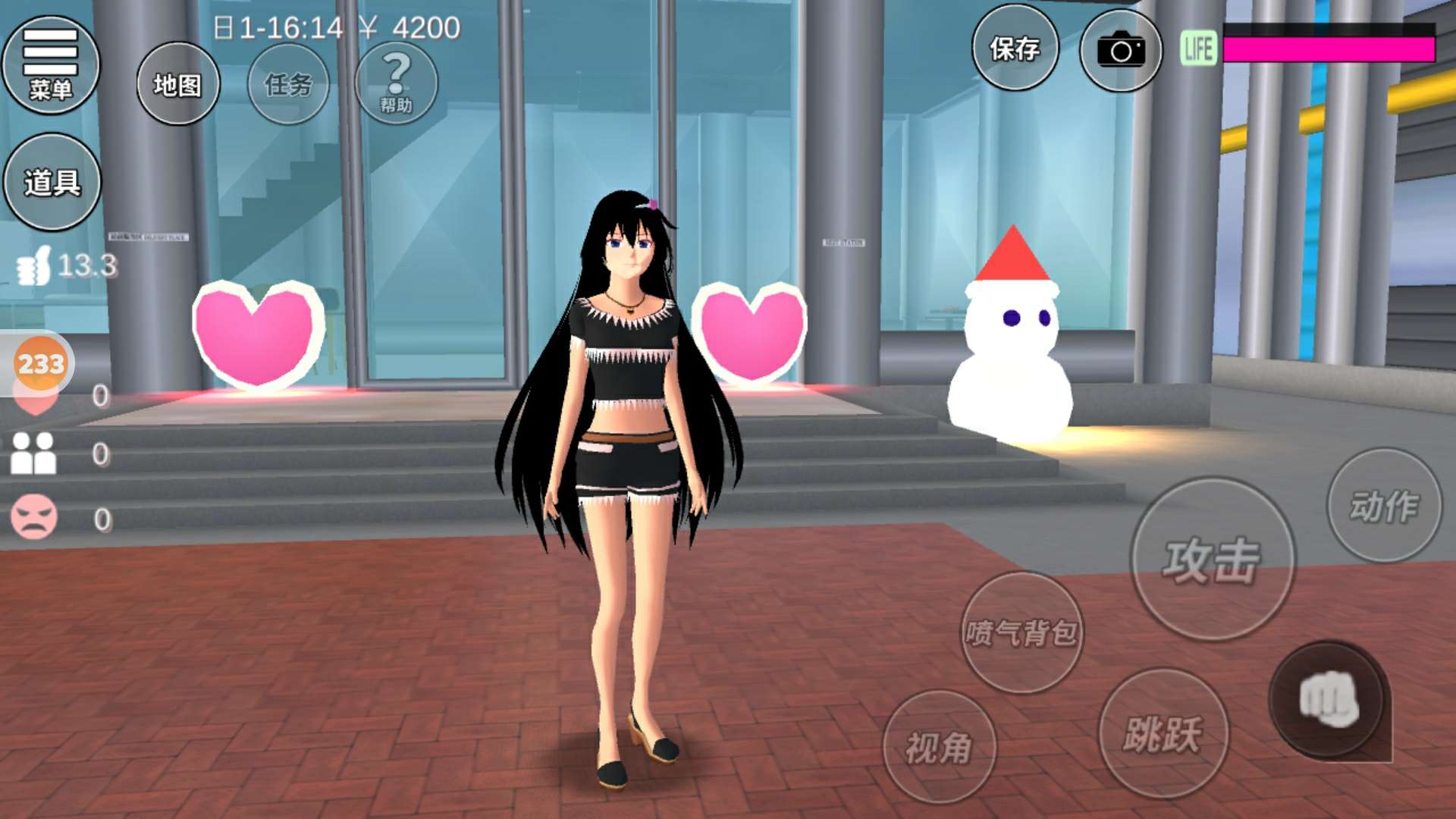Image resolution: width=1456 pixels, height=819 pixels.
Task: Open the 道具 items menu
Action: tap(52, 182)
